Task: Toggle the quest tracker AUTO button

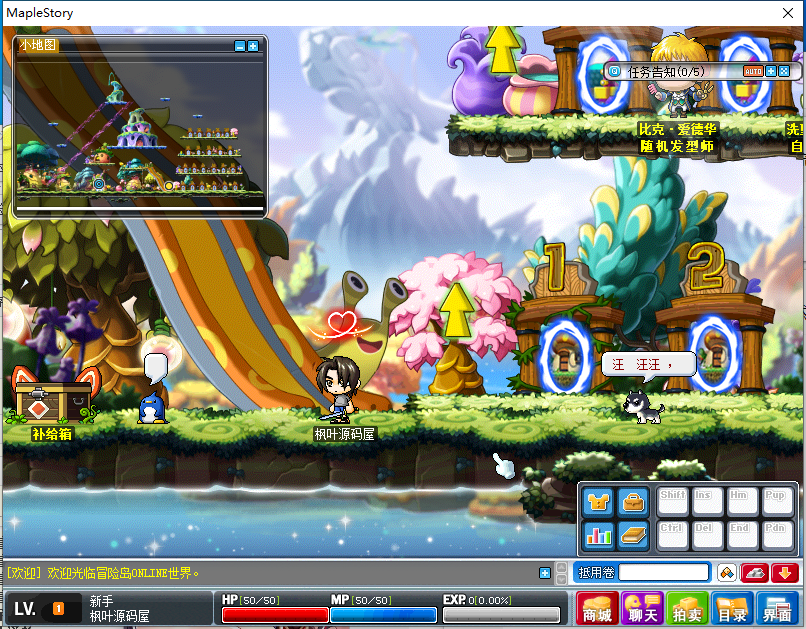Action: [753, 71]
